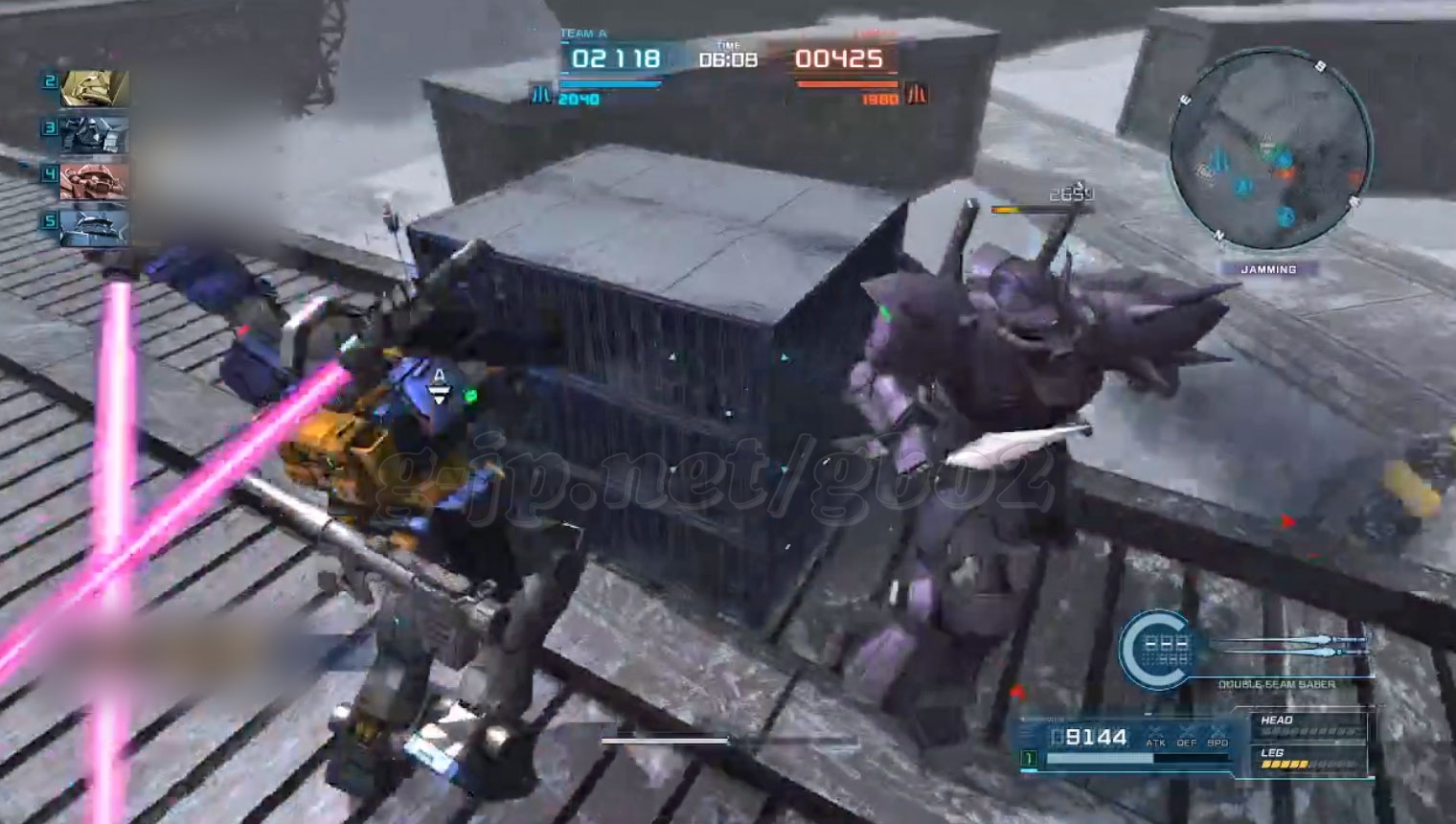1456x824 pixels.
Task: Click the DEF buff indicator
Action: click(1187, 736)
